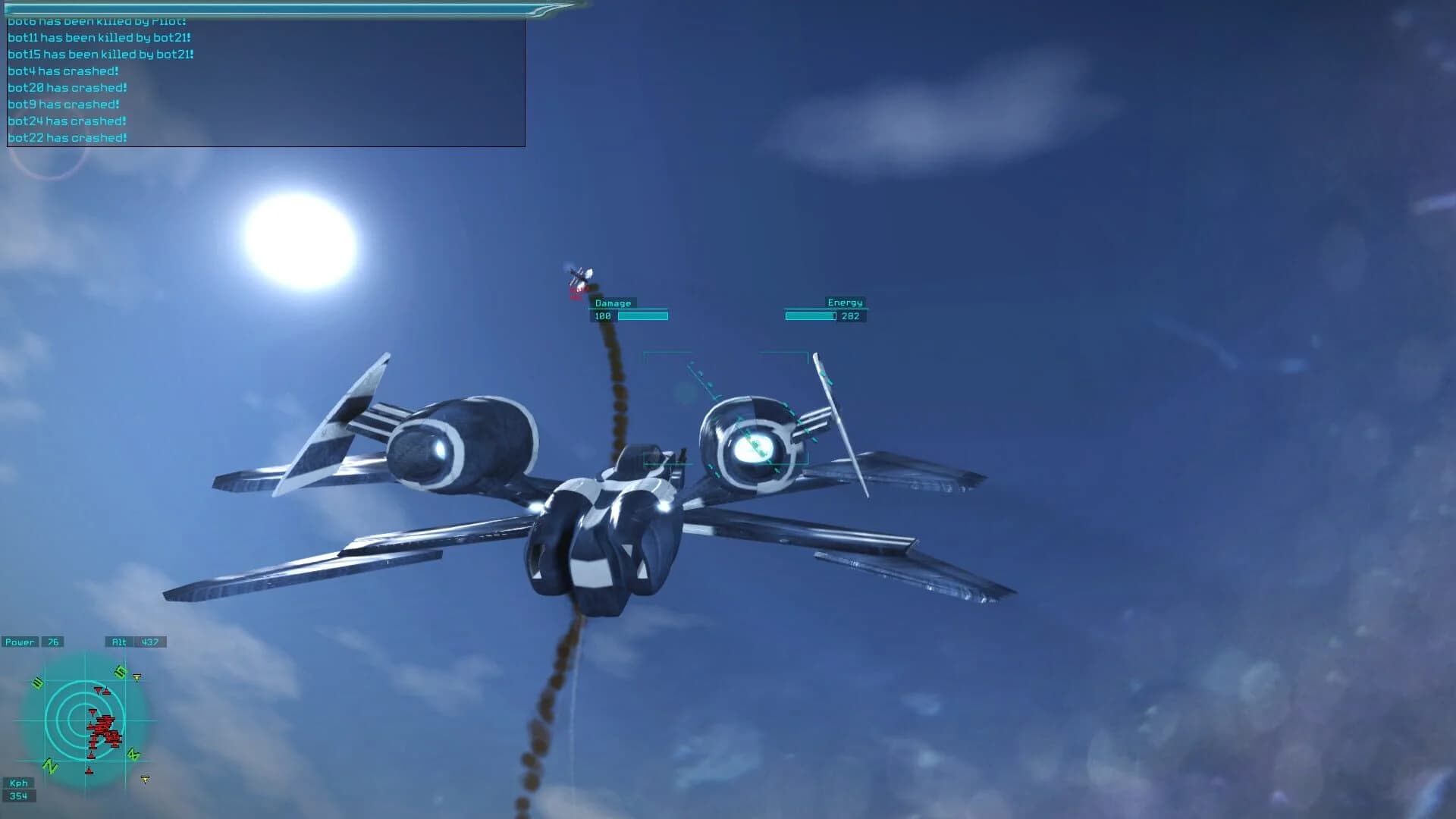
Task: Select the Damage indicator icon
Action: pyautogui.click(x=613, y=303)
